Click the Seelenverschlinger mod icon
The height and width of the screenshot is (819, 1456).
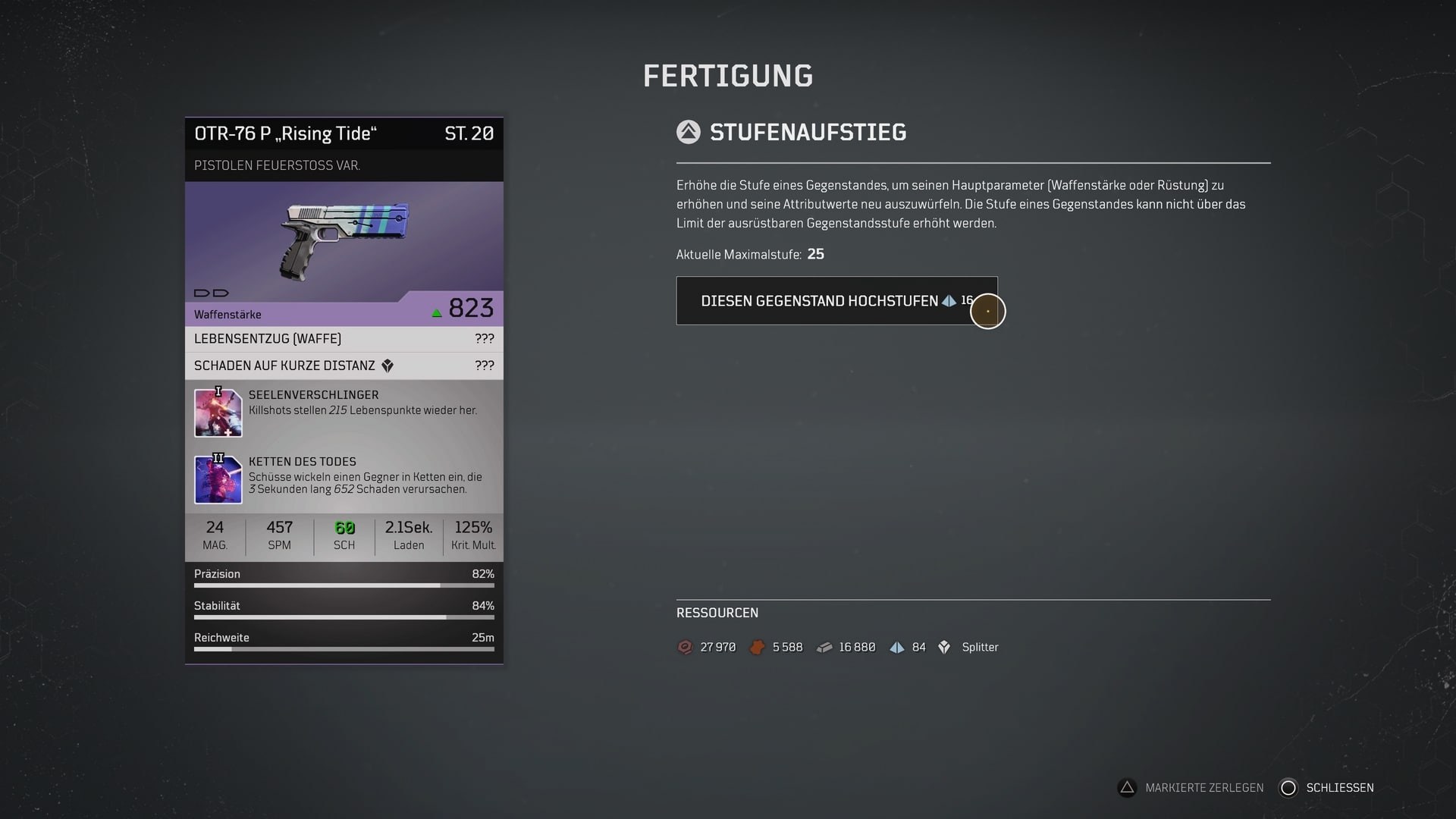(218, 413)
